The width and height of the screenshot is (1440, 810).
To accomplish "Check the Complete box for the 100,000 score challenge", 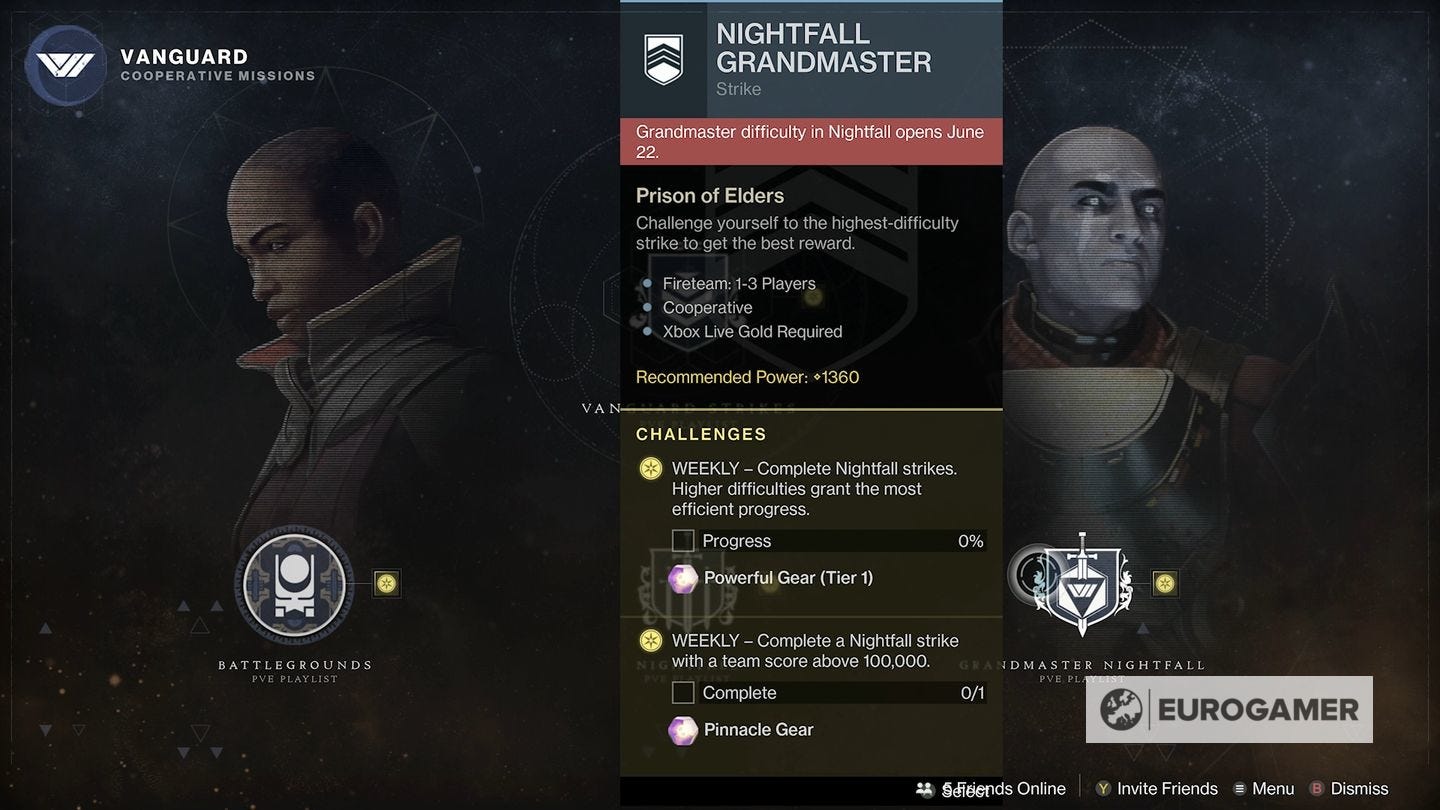I will click(683, 692).
